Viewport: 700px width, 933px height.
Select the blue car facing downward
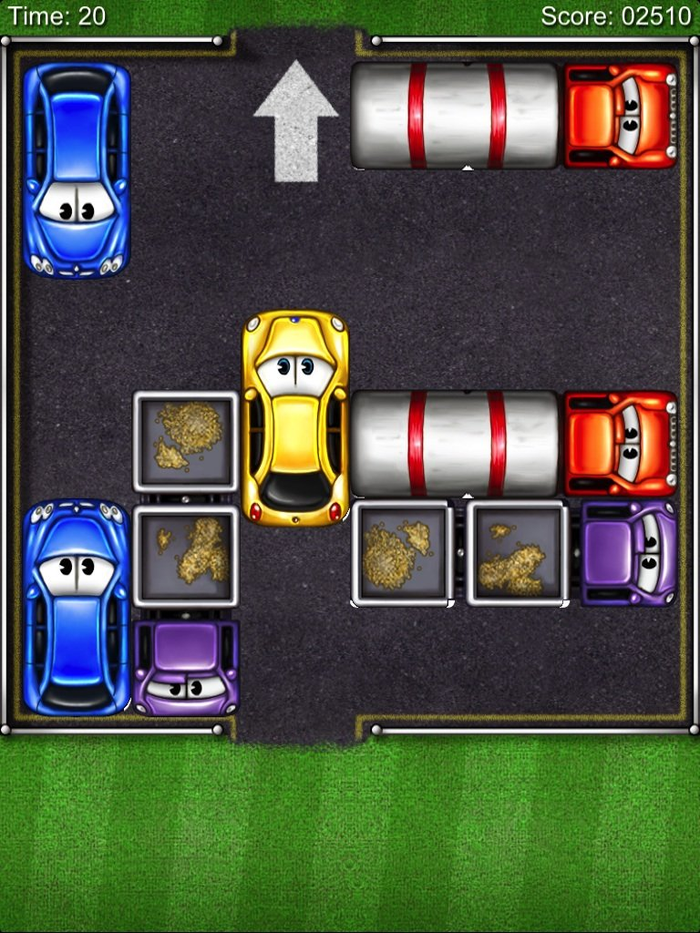click(x=76, y=170)
